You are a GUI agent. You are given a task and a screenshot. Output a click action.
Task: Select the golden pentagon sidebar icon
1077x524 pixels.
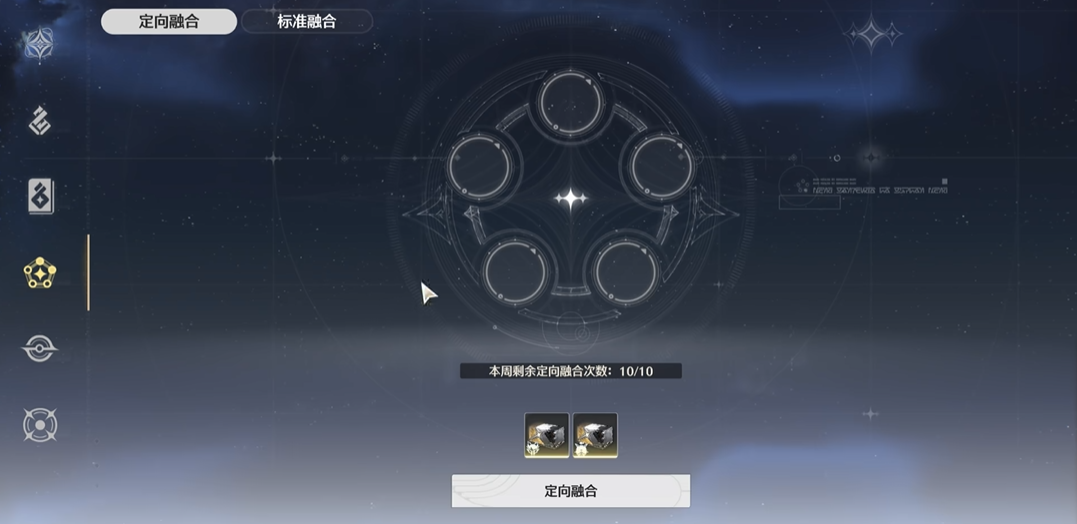point(40,273)
